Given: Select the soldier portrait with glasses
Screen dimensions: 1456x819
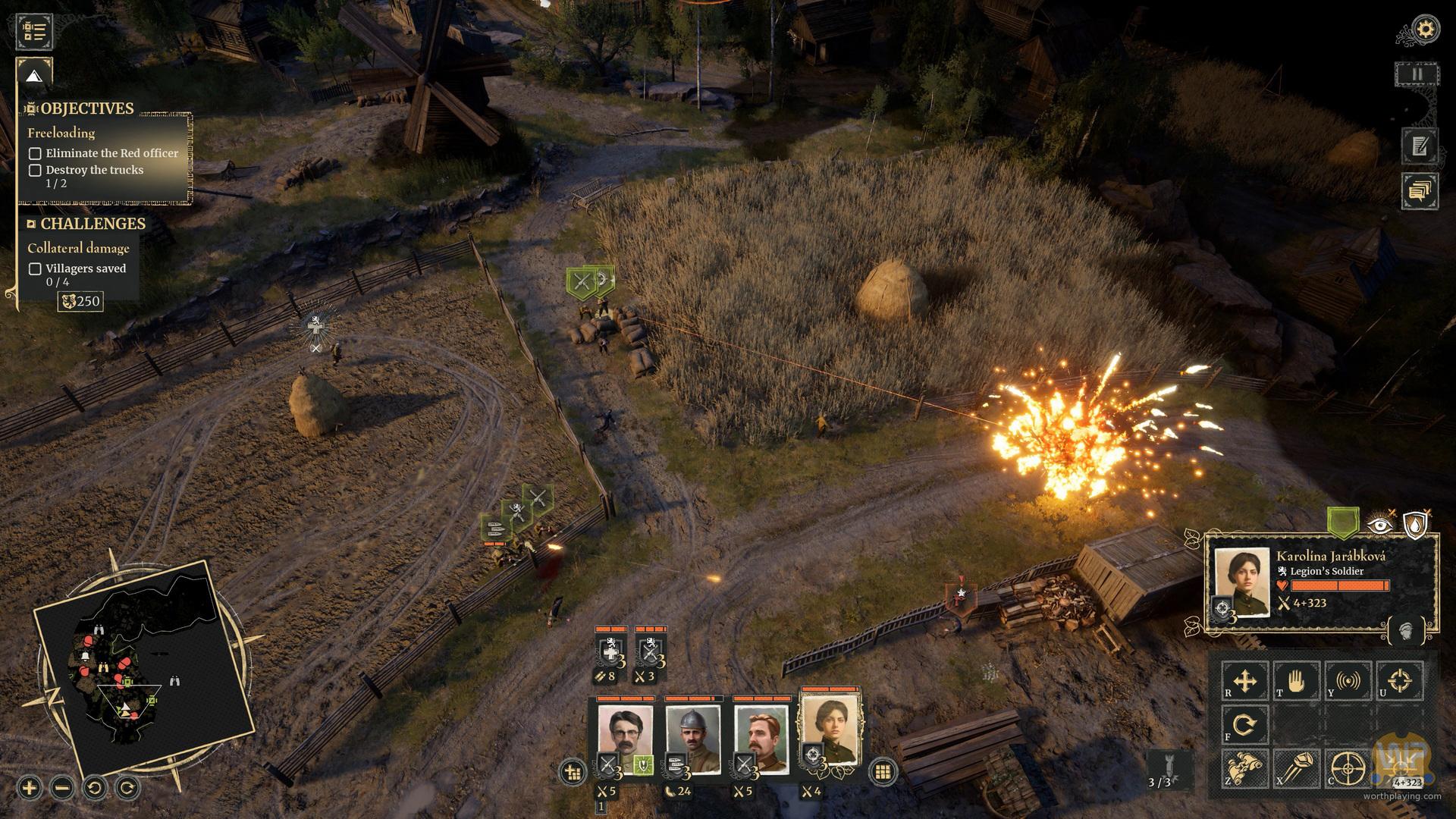Looking at the screenshot, I should [x=624, y=739].
